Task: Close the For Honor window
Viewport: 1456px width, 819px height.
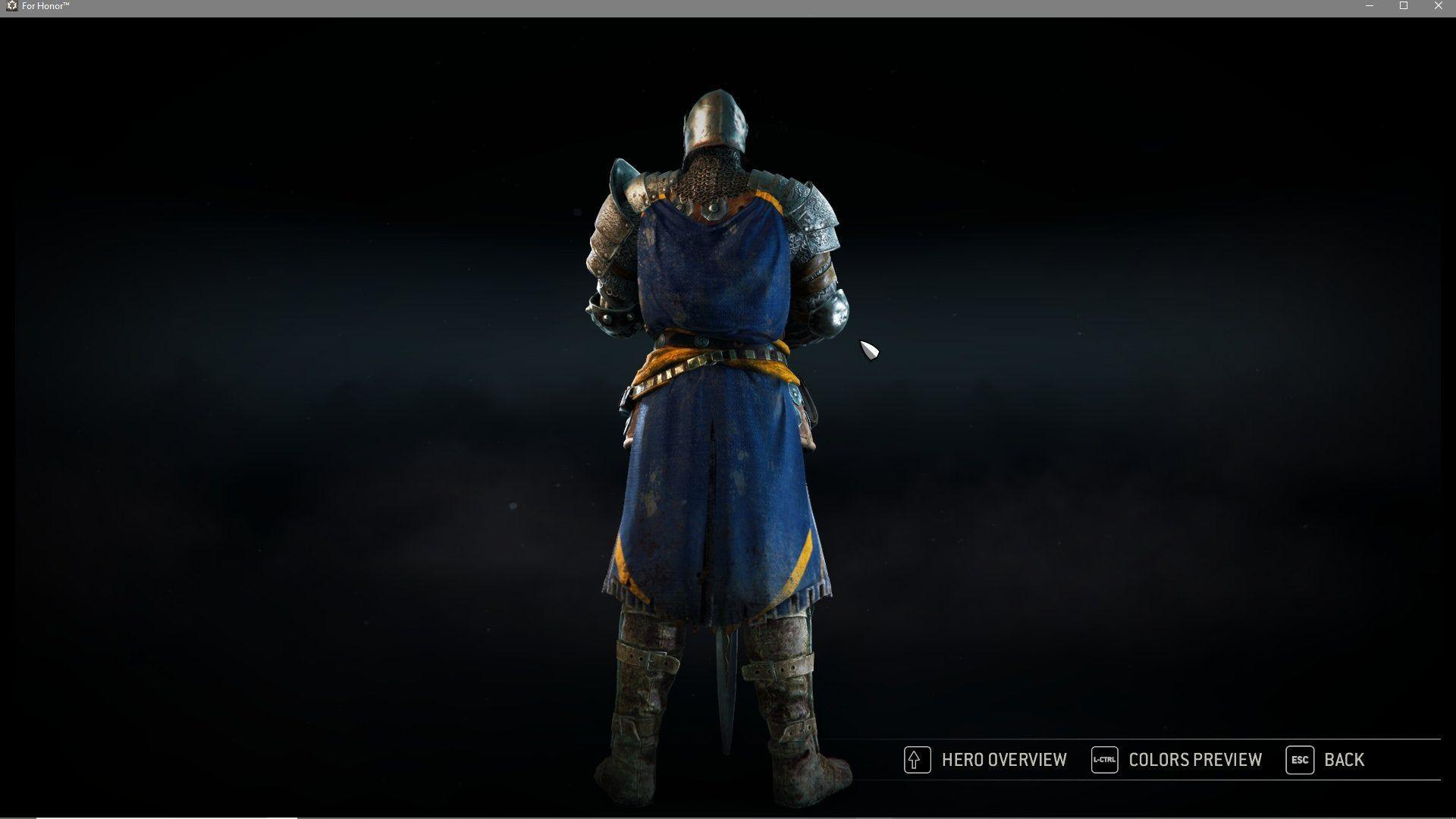Action: click(1438, 5)
